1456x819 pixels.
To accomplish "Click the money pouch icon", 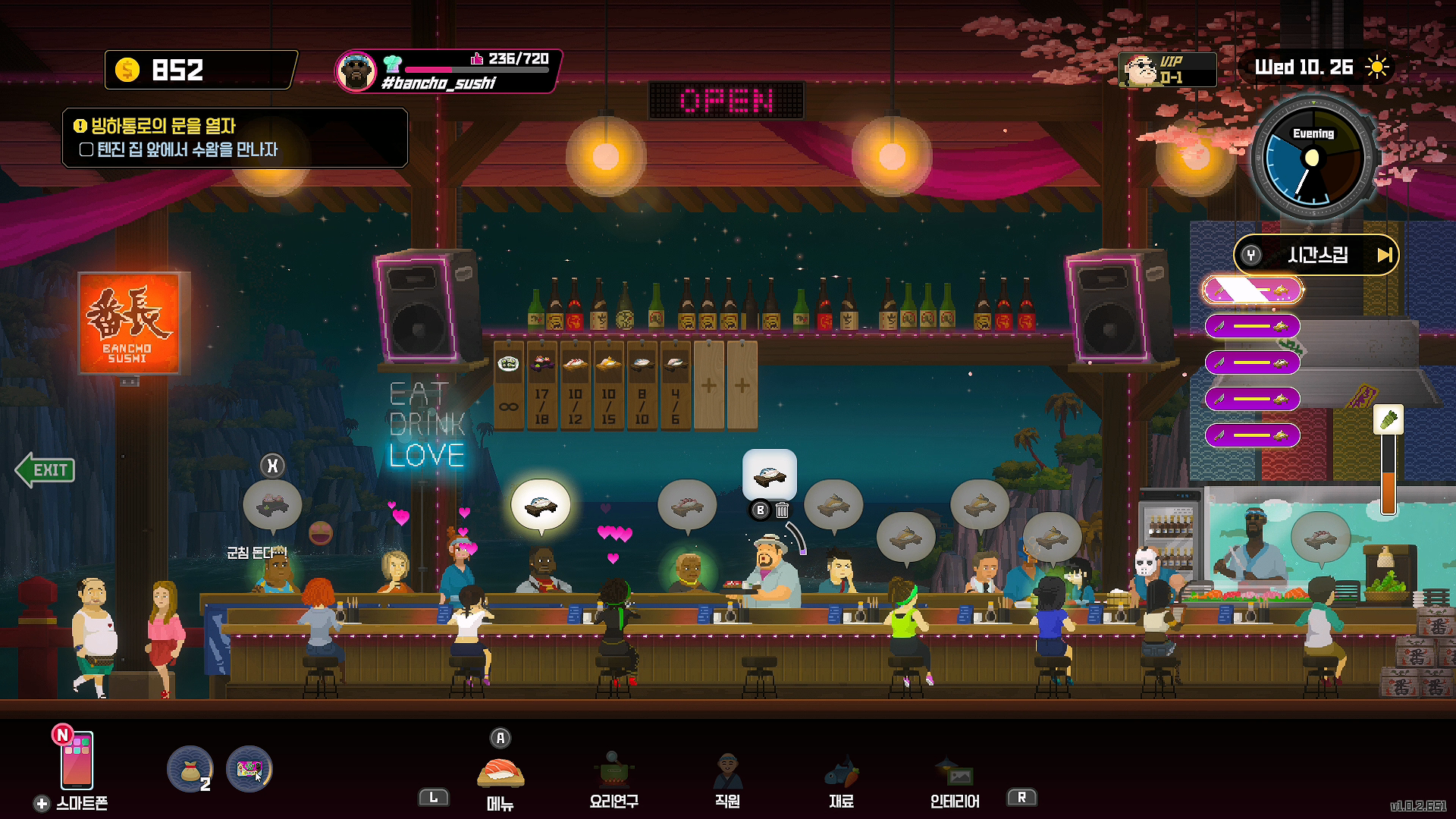I will click(190, 769).
